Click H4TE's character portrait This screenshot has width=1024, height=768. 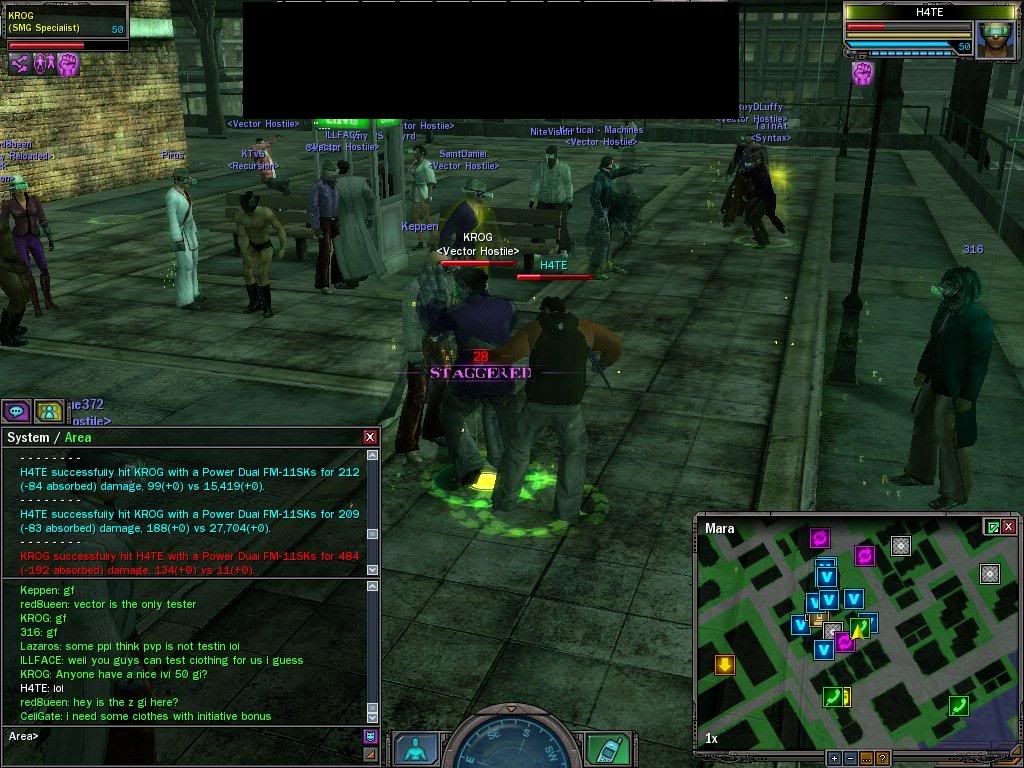(995, 39)
